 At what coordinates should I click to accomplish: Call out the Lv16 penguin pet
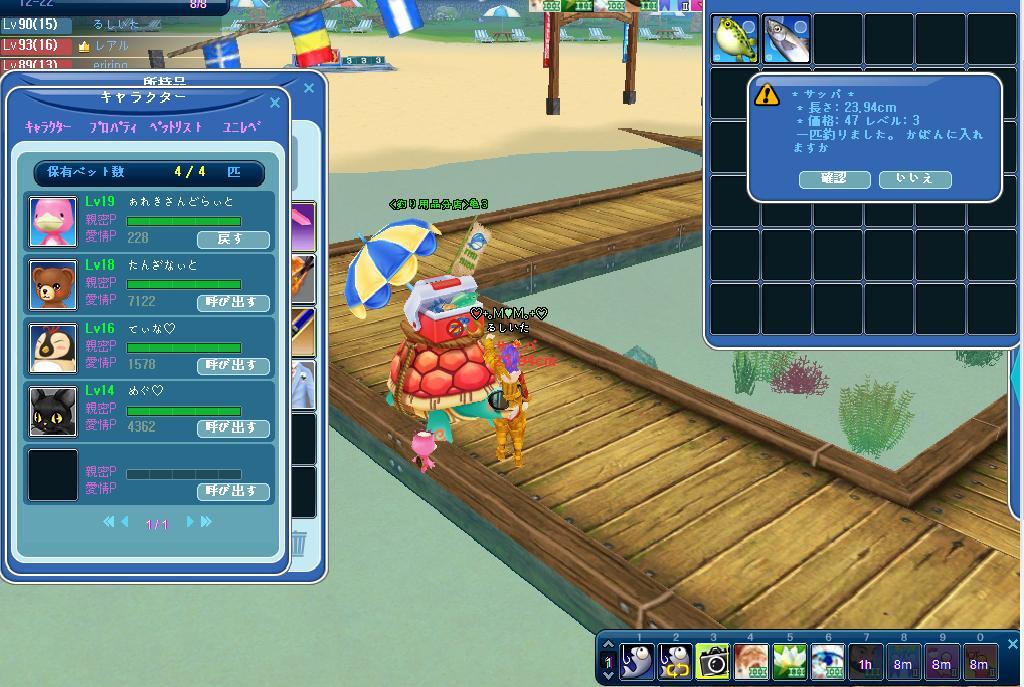[x=232, y=365]
